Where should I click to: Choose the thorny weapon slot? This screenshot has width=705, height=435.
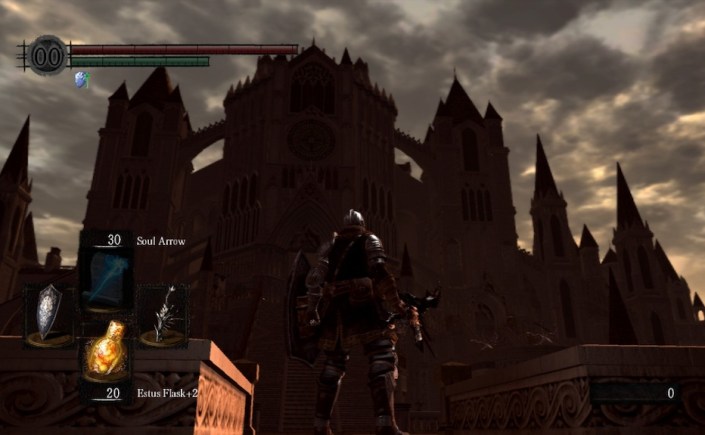162,314
